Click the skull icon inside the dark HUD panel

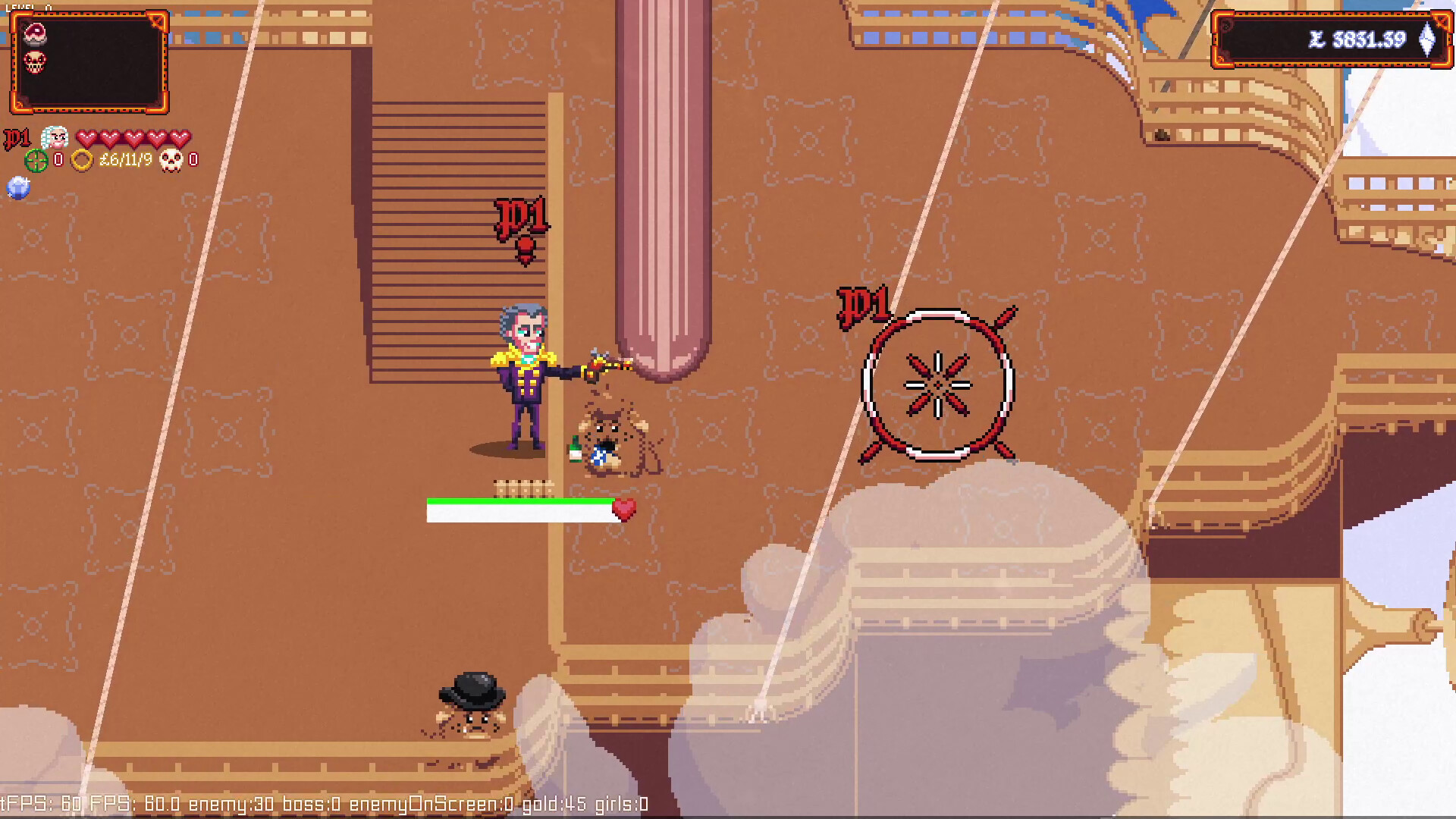(33, 62)
